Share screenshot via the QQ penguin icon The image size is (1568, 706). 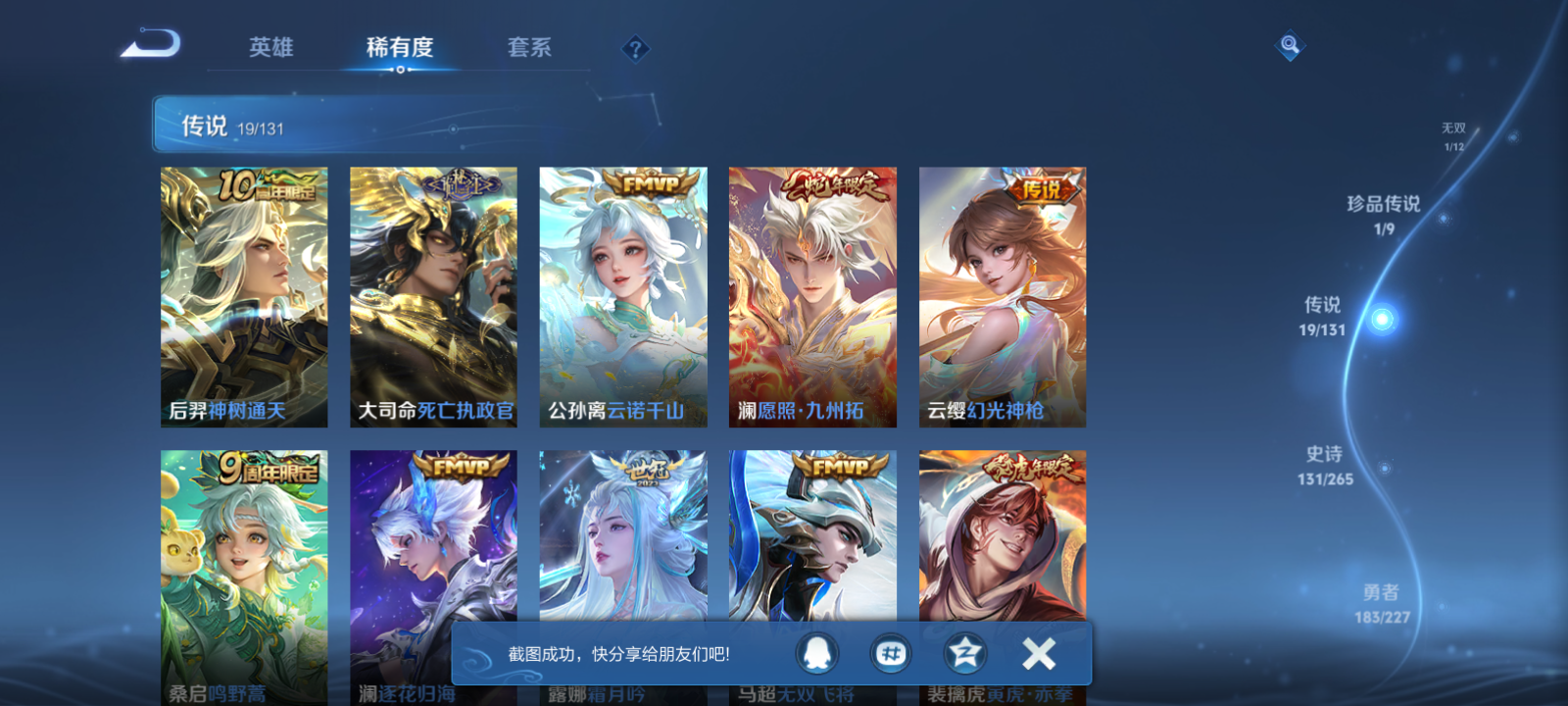pos(814,655)
